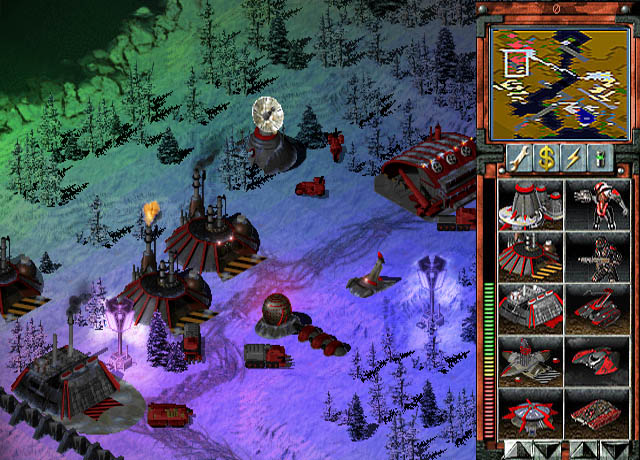
Task: Enable the green waypoint button
Action: (x=600, y=157)
